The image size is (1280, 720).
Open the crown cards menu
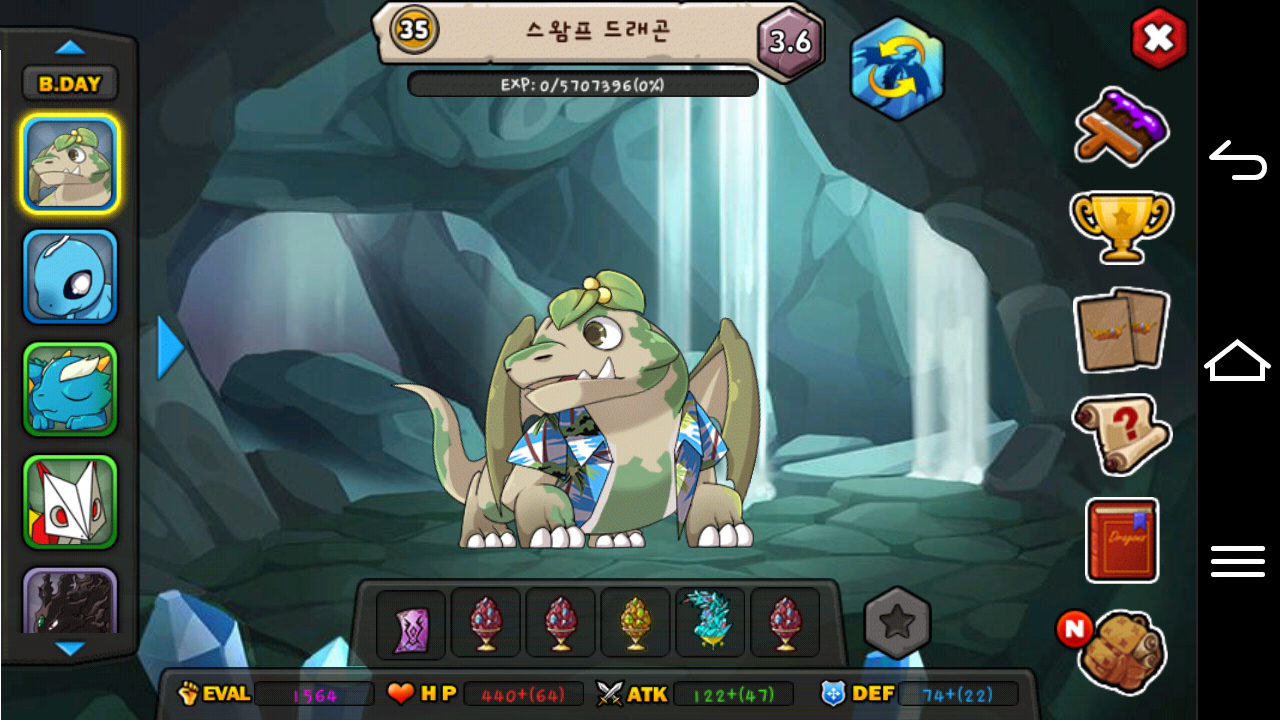(1121, 330)
